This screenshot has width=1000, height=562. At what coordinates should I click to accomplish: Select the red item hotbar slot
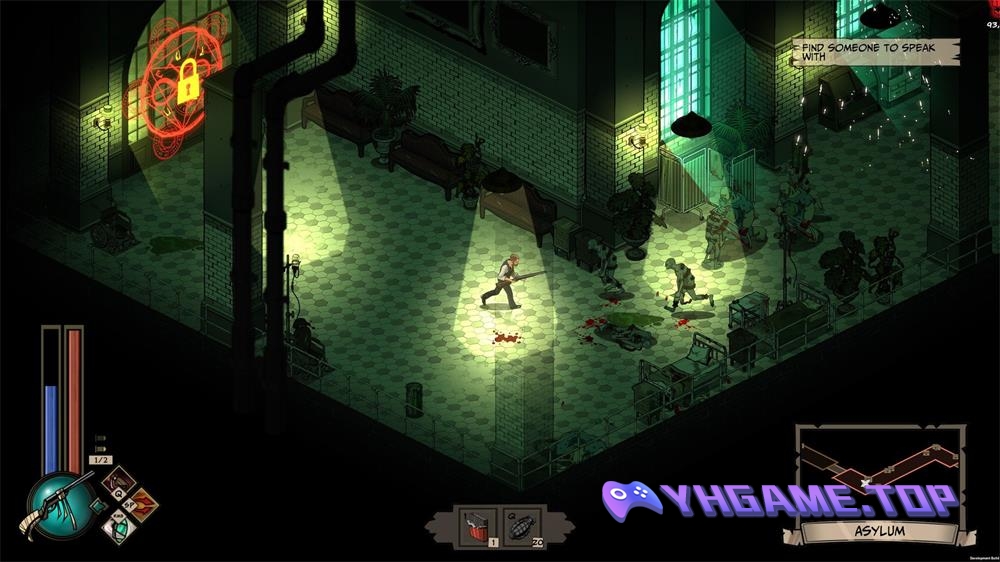click(x=476, y=526)
